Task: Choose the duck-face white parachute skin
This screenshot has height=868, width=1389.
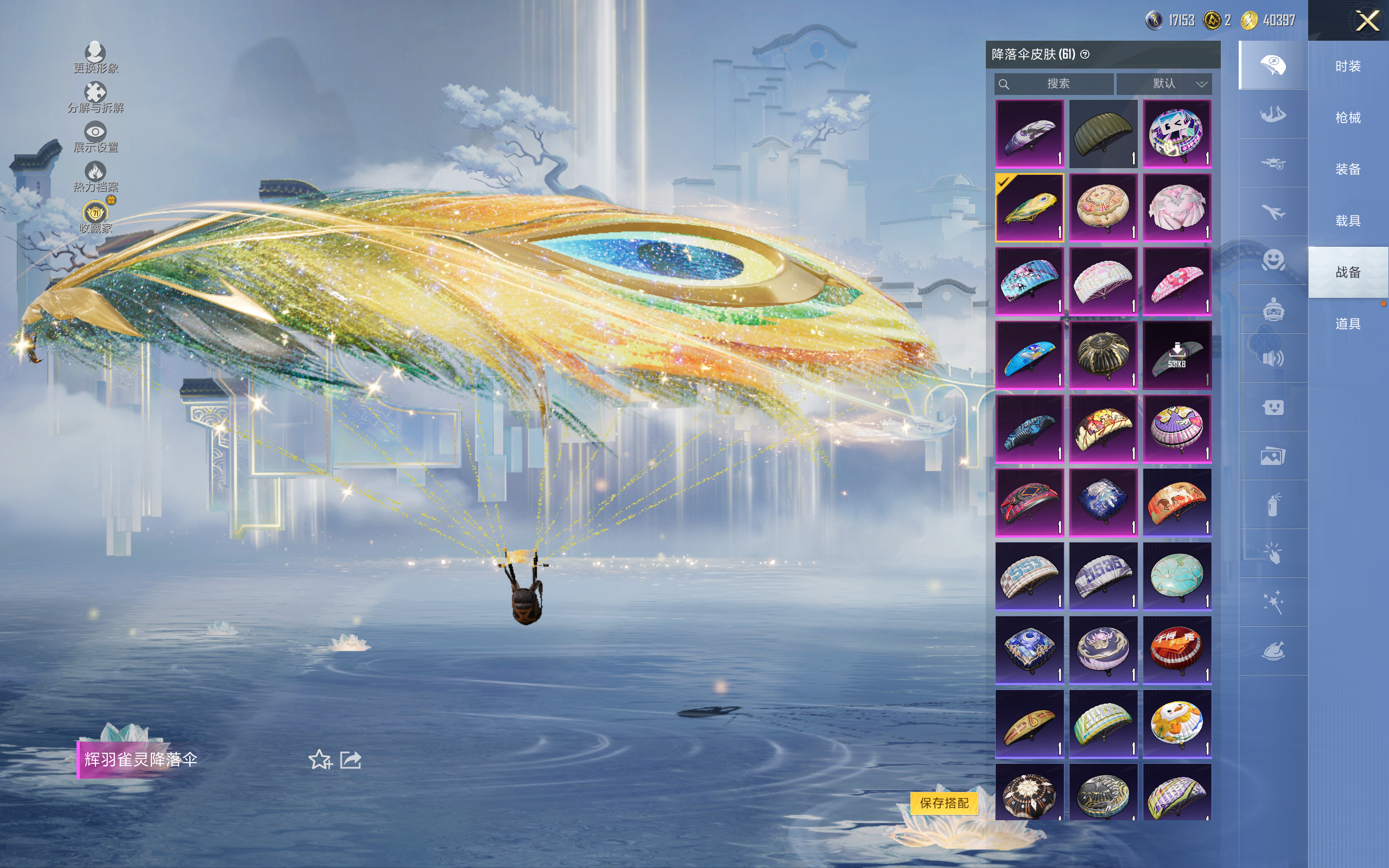Action: pyautogui.click(x=1177, y=724)
